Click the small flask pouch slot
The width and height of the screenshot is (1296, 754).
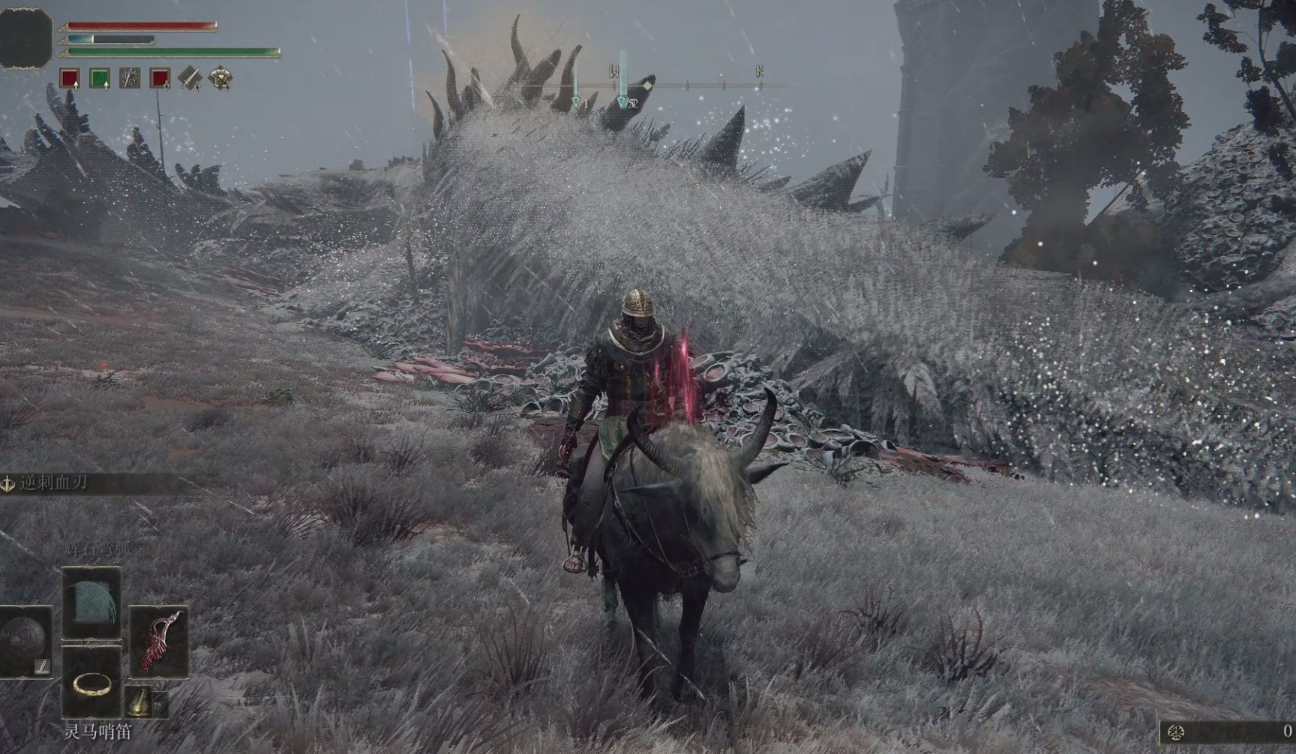[140, 702]
